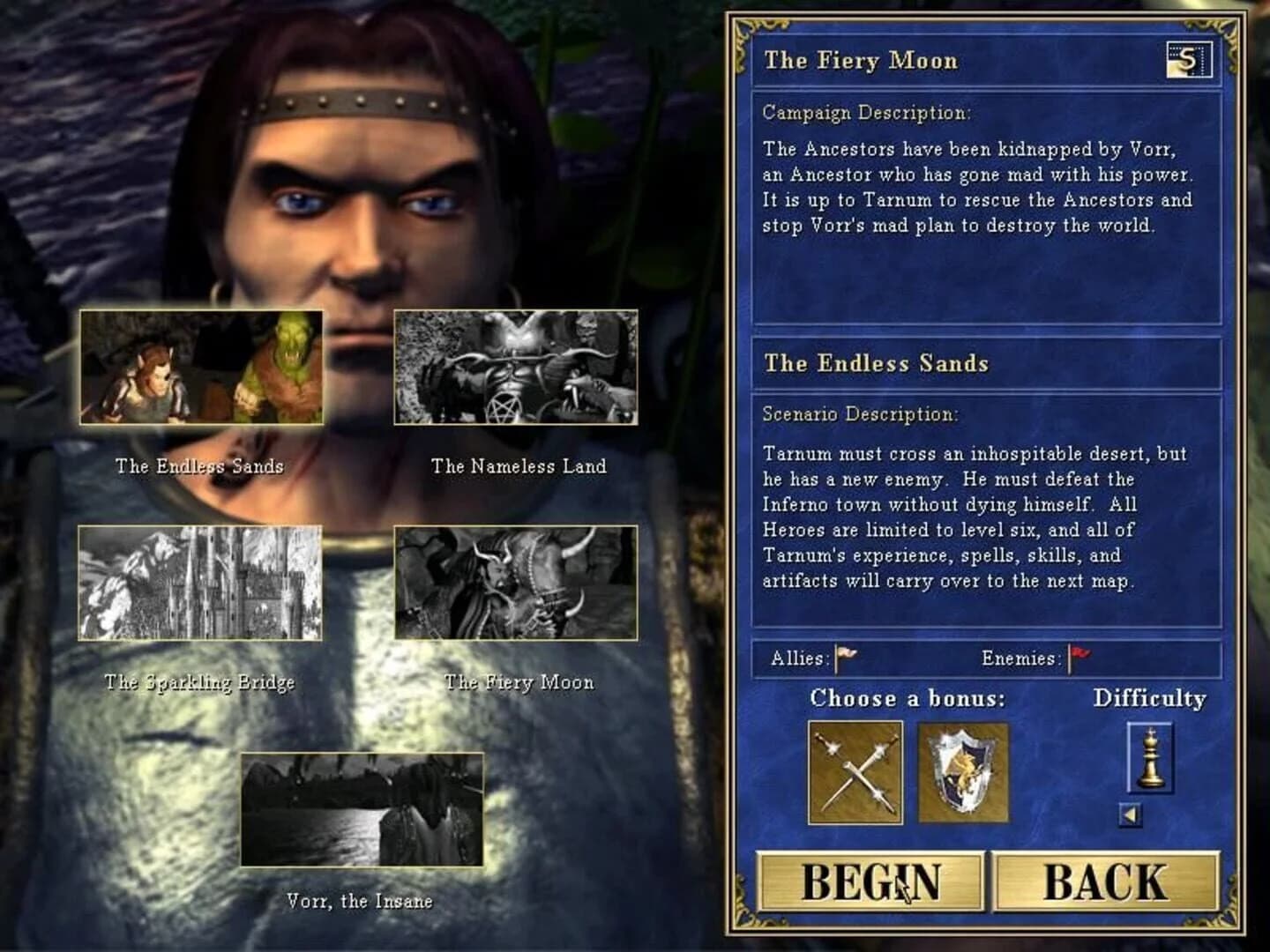Screen dimensions: 1270x952
Task: Click the Fiery Moon campaign title
Action: point(862,61)
